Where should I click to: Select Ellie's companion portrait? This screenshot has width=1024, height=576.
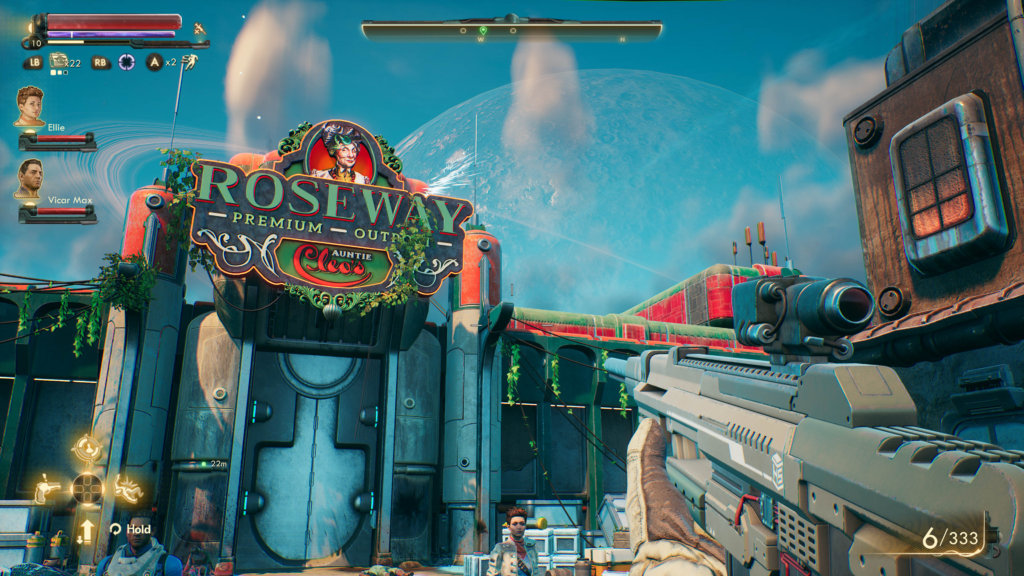pyautogui.click(x=29, y=105)
